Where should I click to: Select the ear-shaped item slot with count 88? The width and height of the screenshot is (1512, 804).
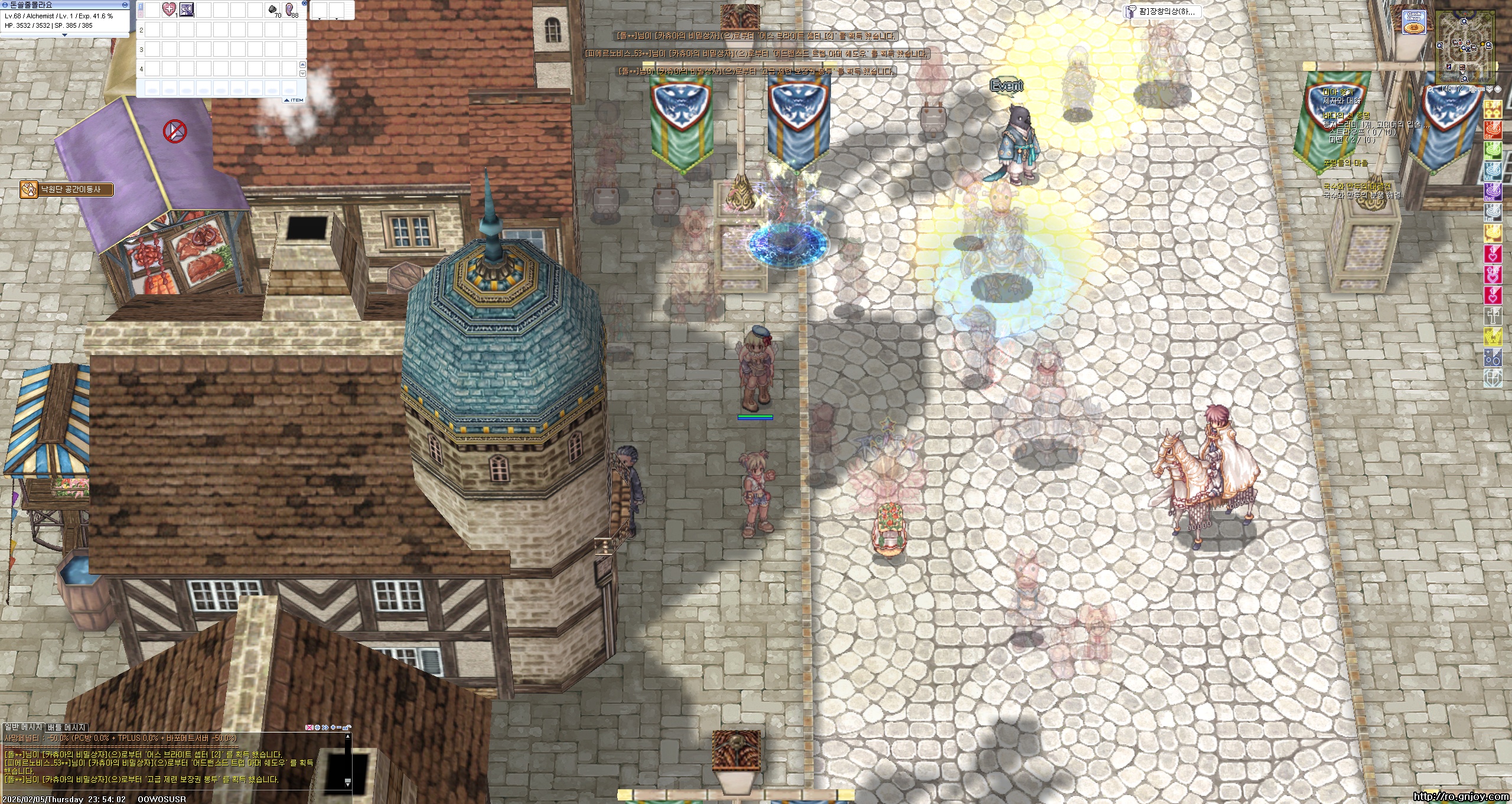pos(291,10)
